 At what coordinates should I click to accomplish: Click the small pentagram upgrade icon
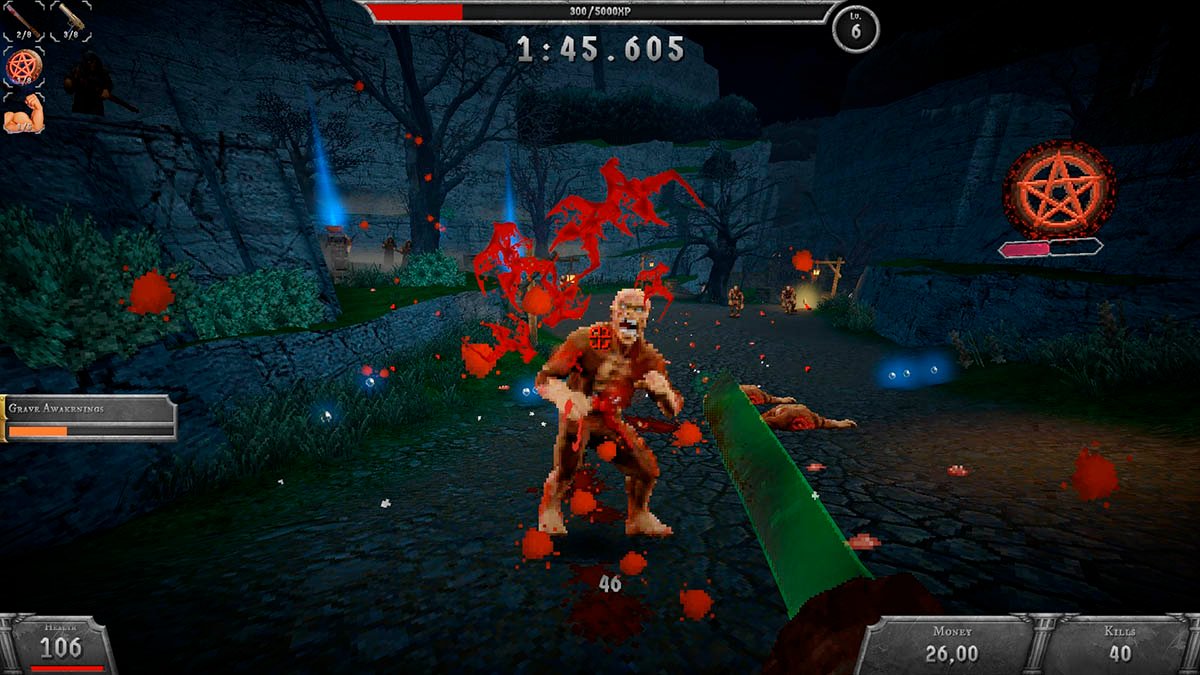tap(23, 67)
